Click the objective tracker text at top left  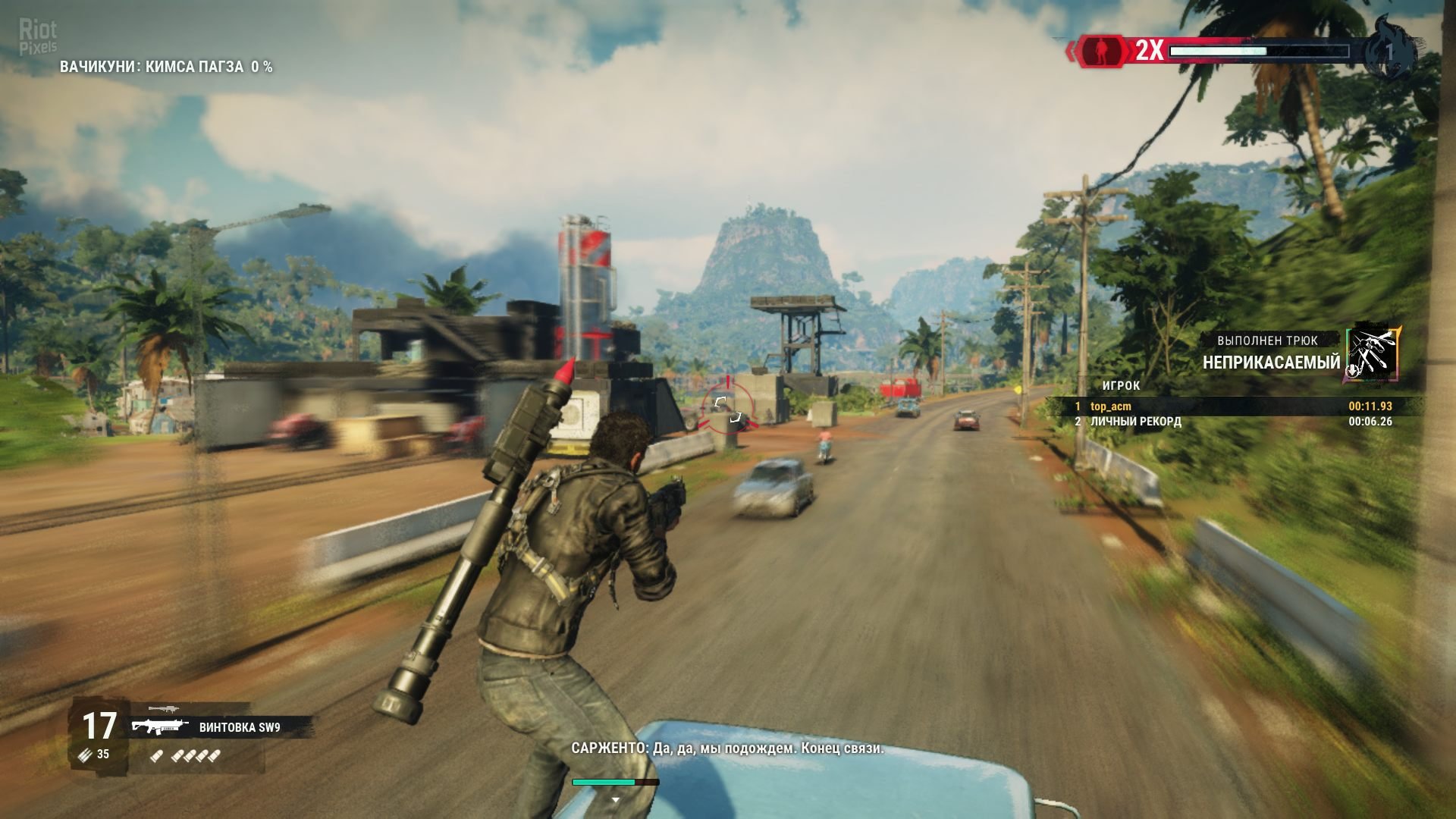click(x=166, y=67)
